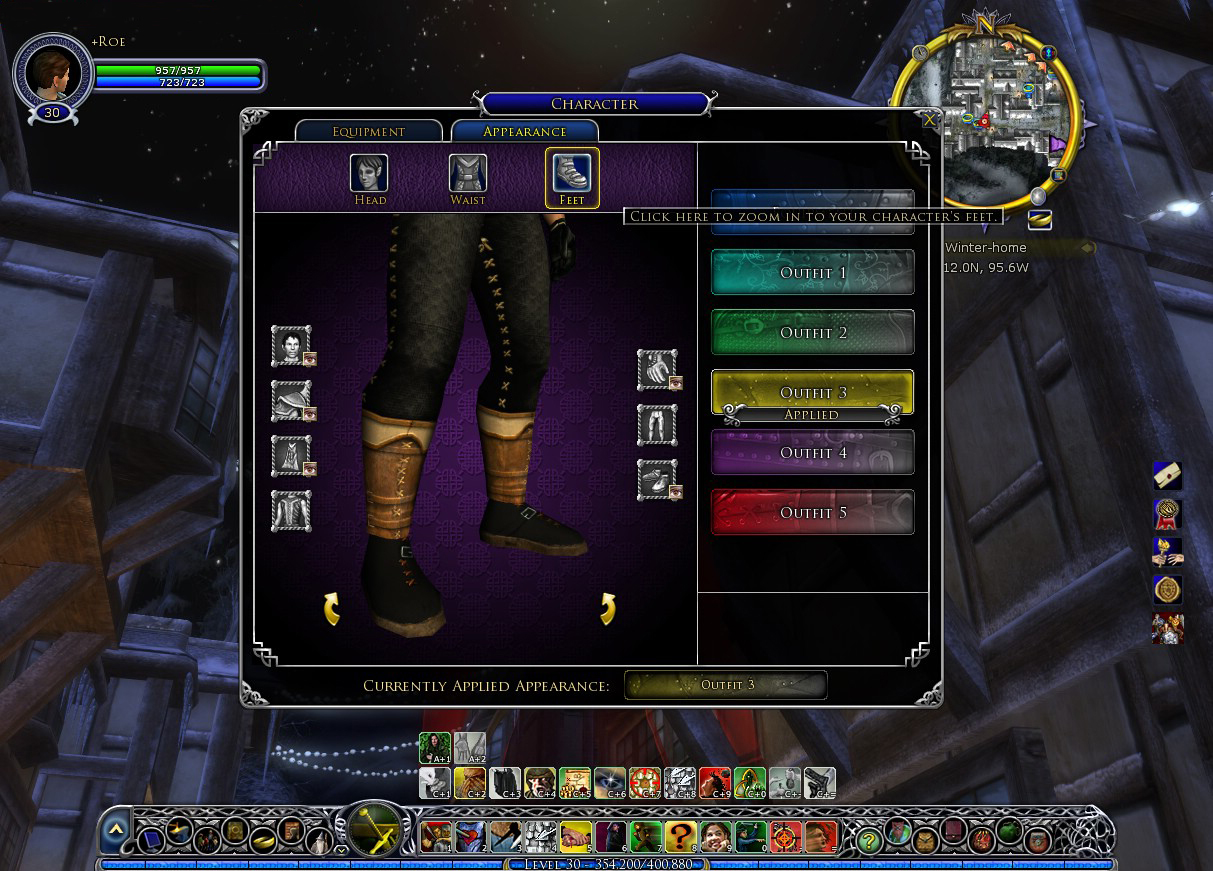Screen dimensions: 1213x871
Task: Select the boots cosmetic slot
Action: click(657, 480)
